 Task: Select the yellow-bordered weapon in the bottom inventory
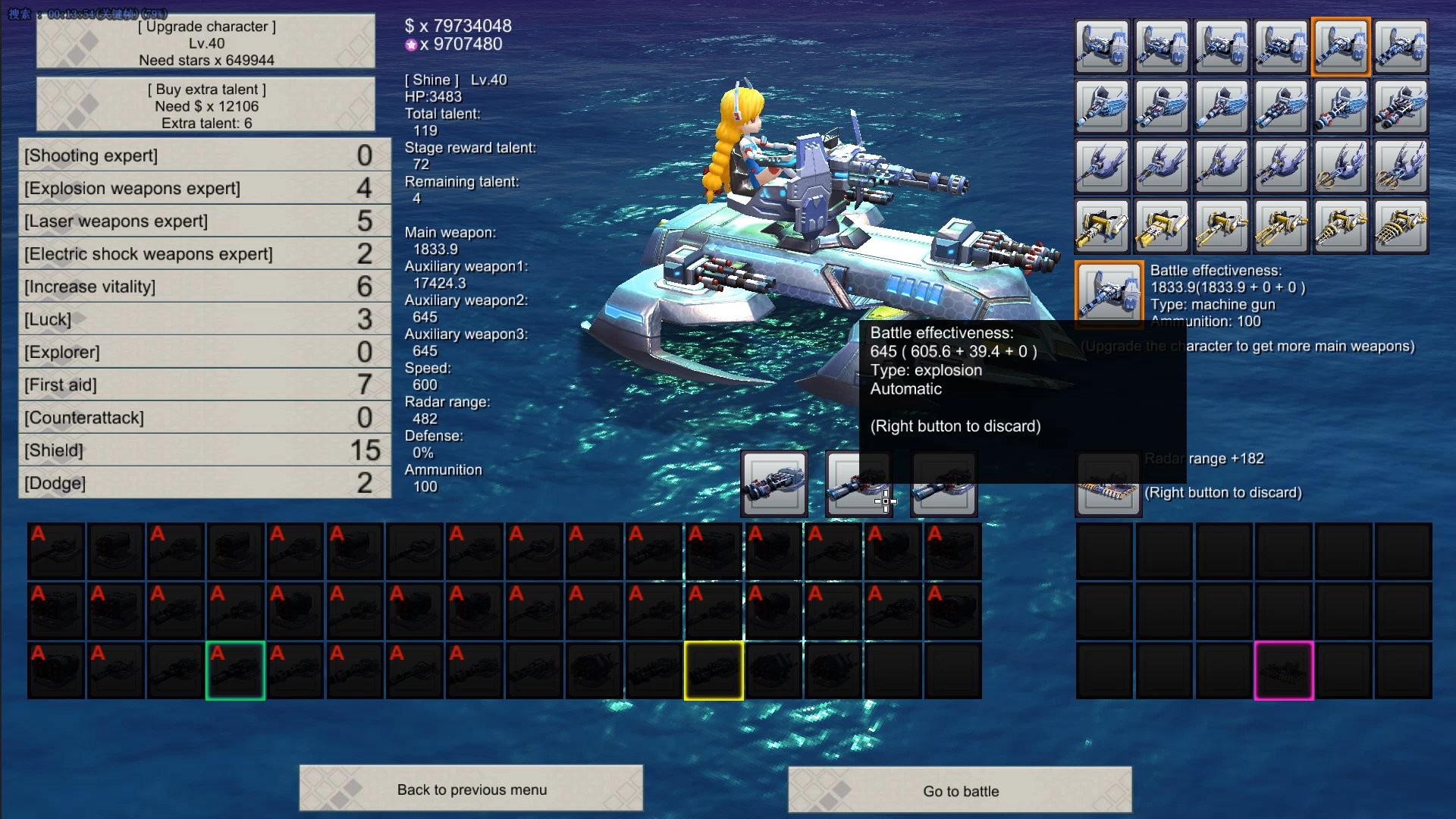(x=714, y=670)
